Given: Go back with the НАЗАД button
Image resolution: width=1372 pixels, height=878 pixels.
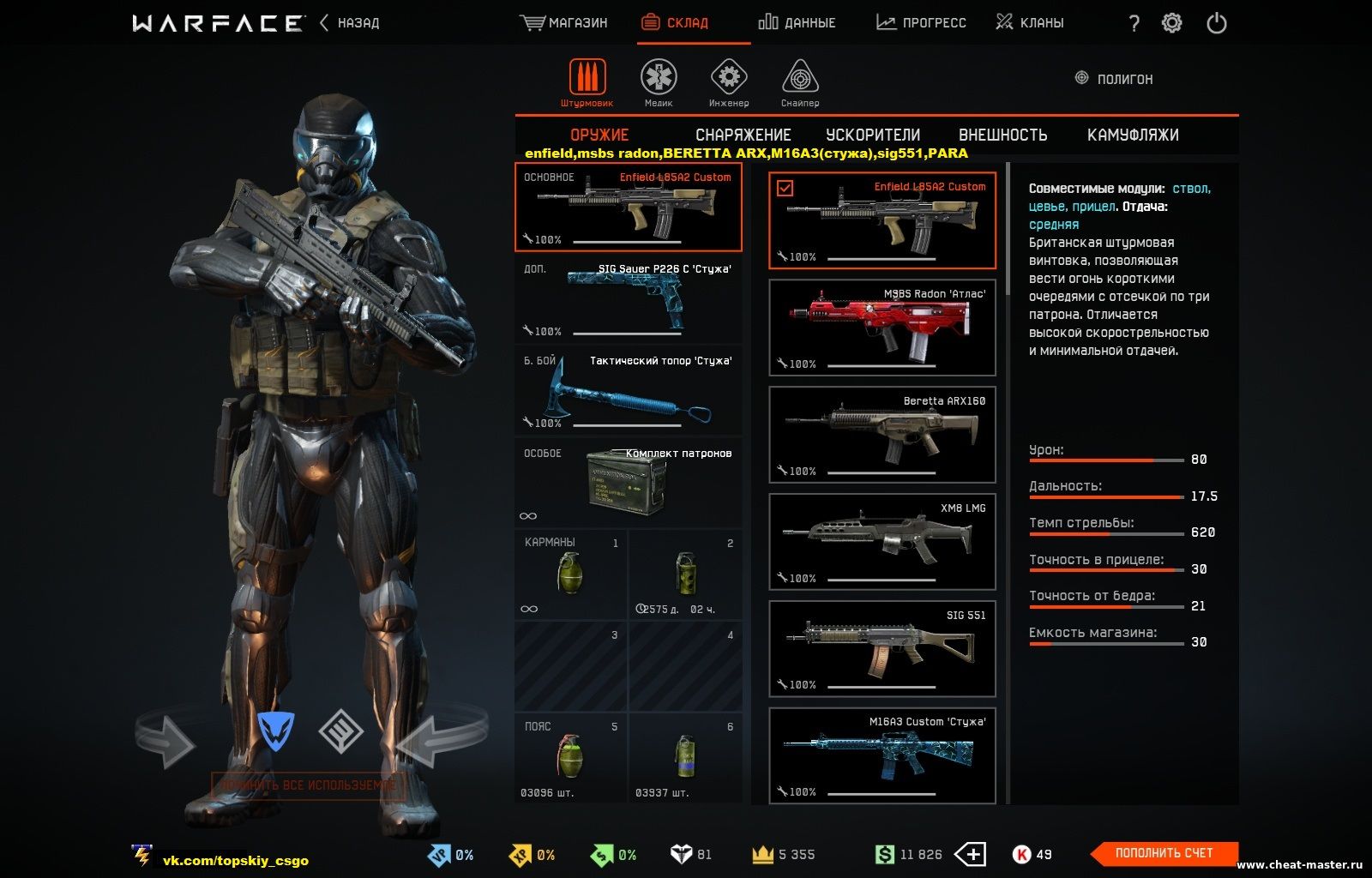Looking at the screenshot, I should (x=350, y=23).
